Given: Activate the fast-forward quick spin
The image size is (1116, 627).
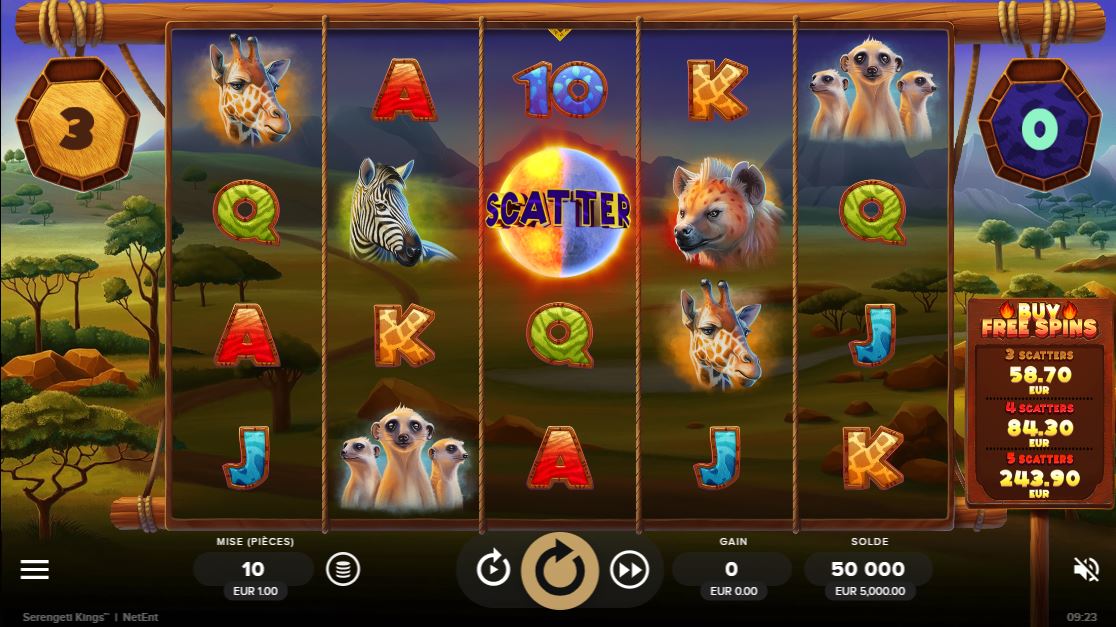Looking at the screenshot, I should pyautogui.click(x=629, y=569).
